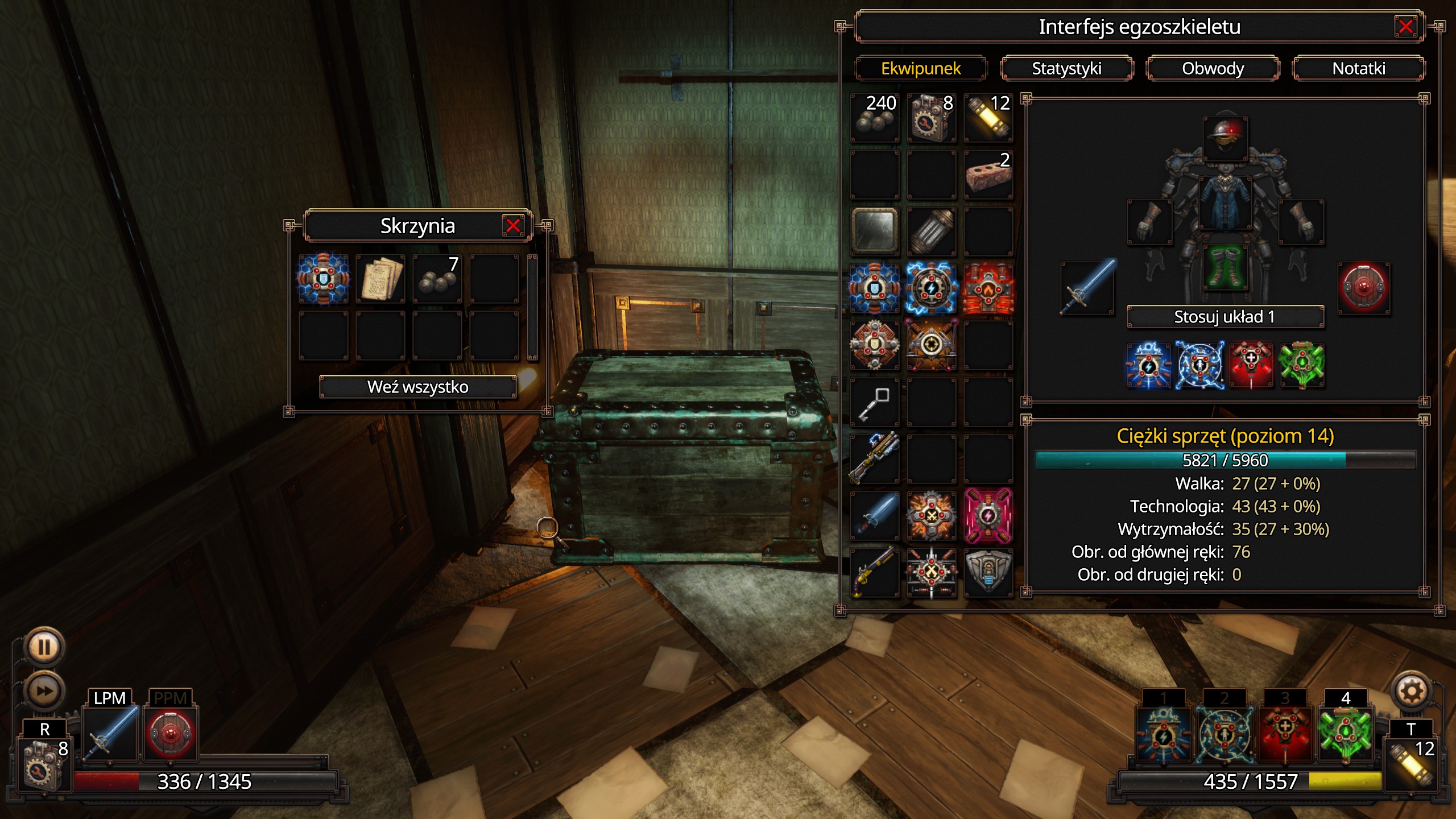
Task: Apply layout with Stosuj układ 1
Action: coord(1225,317)
